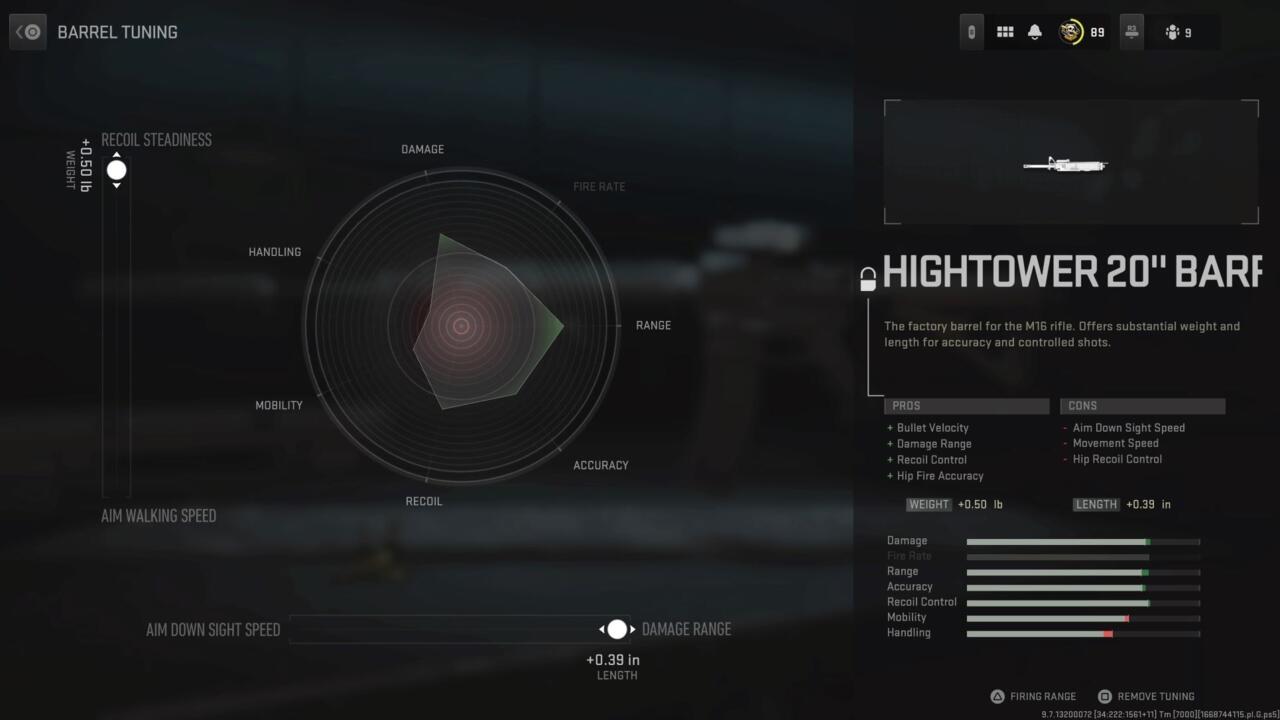1280x720 pixels.
Task: Open the player rank emblem profile
Action: coord(1071,32)
